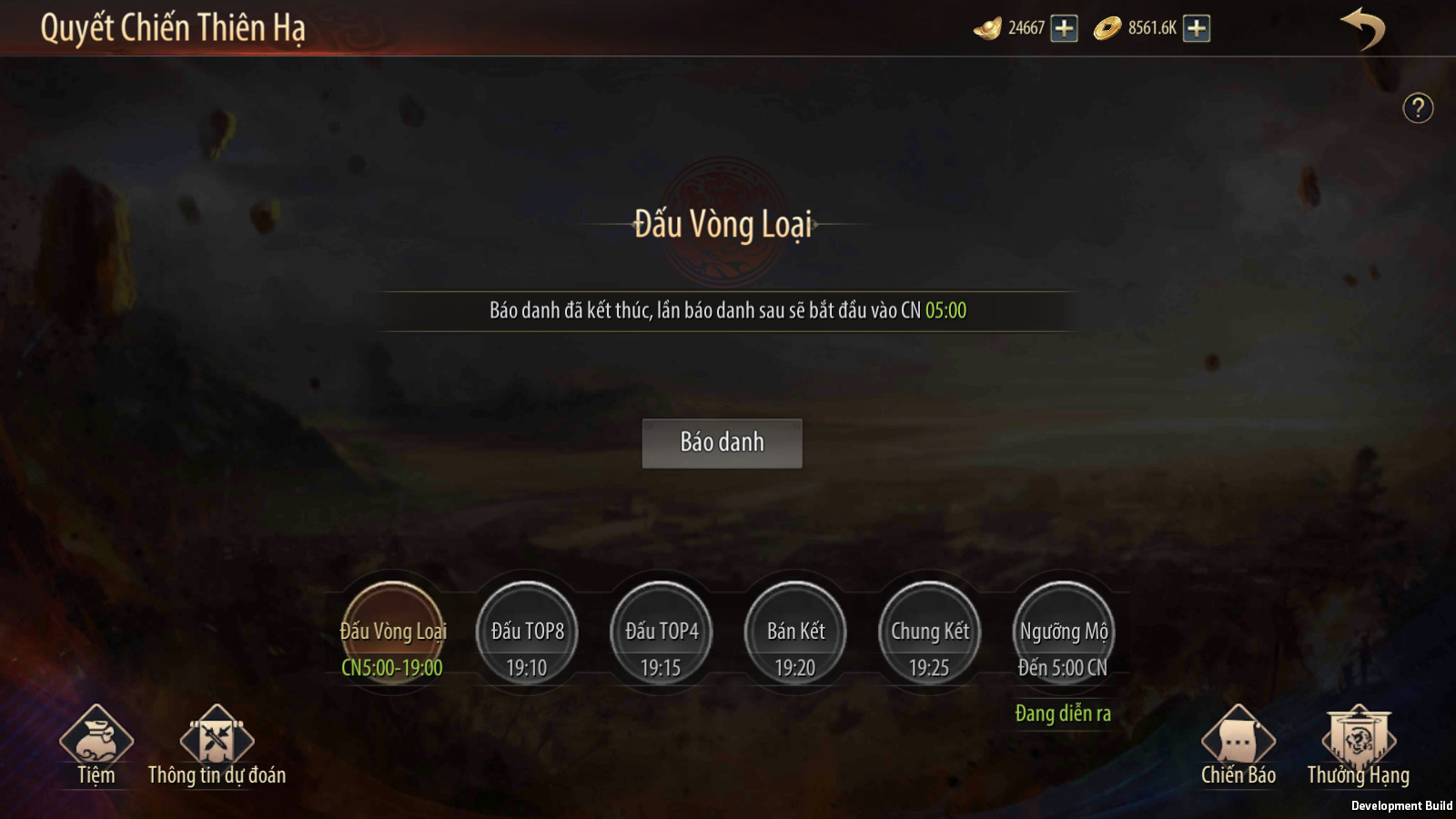
Task: Switch to the Đấu TOP4 stage
Action: (662, 634)
